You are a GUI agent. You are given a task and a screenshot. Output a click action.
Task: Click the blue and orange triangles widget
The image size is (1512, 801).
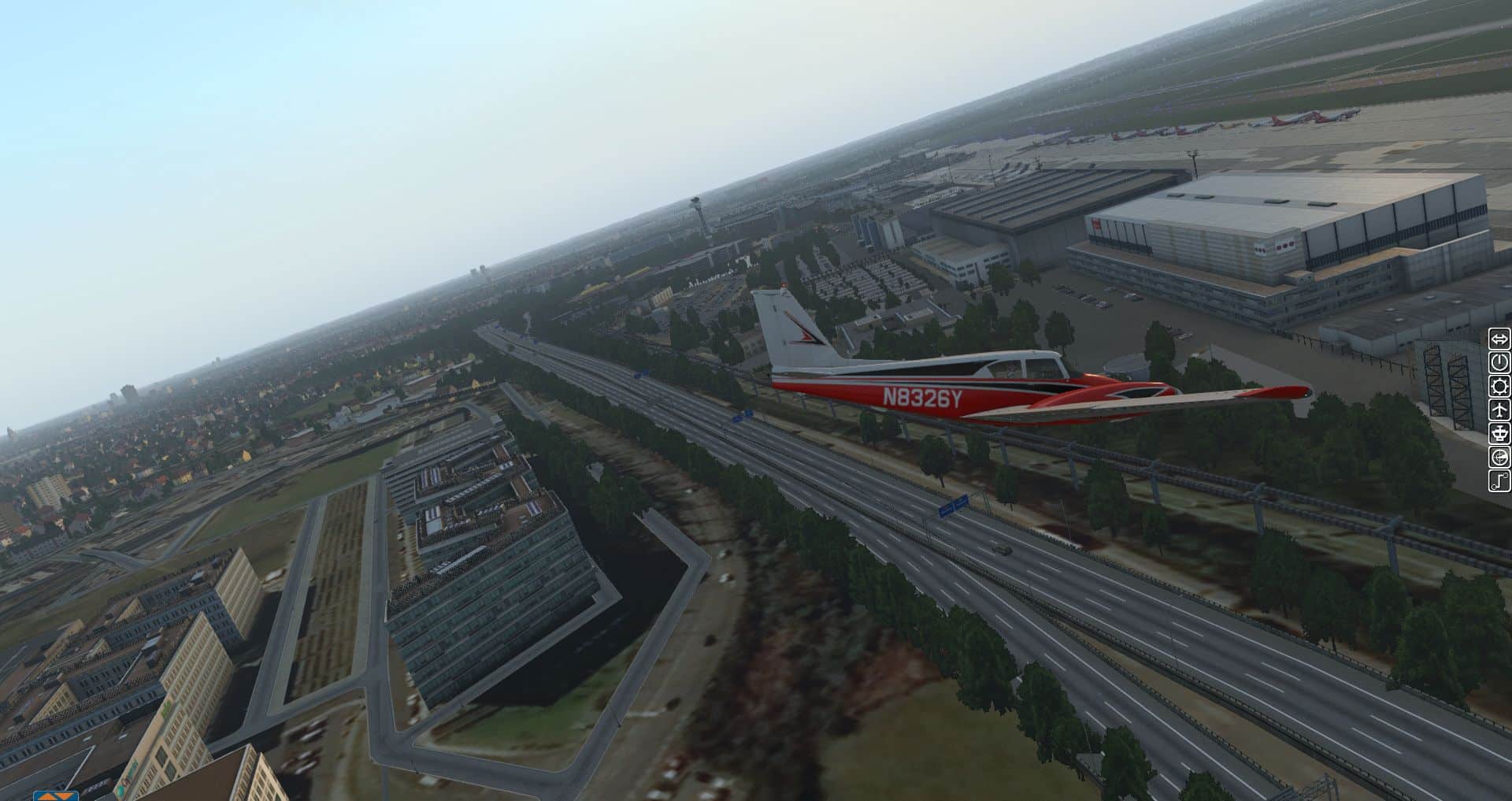click(x=55, y=795)
